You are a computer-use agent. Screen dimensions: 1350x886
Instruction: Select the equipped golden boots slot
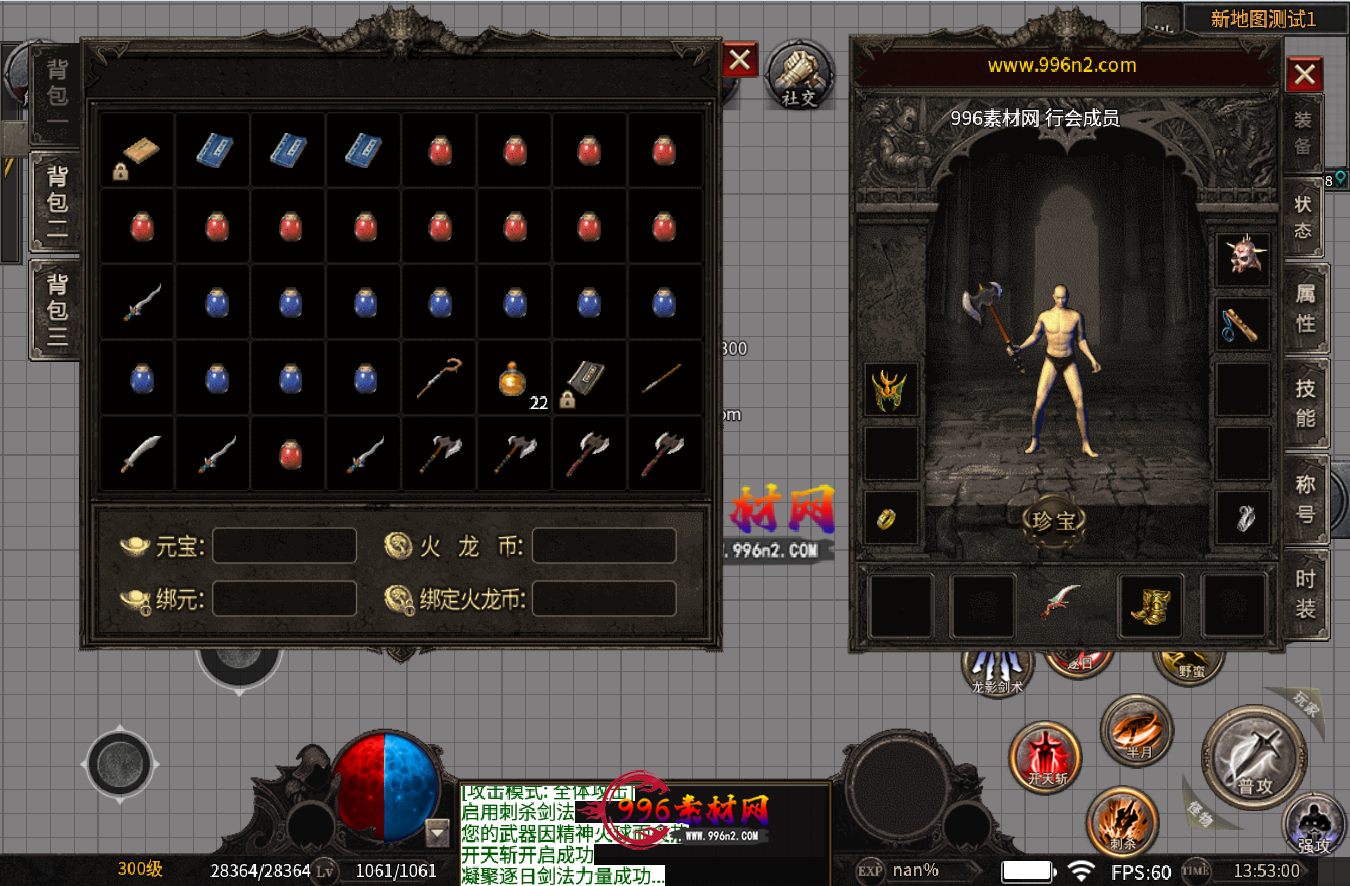(1150, 605)
